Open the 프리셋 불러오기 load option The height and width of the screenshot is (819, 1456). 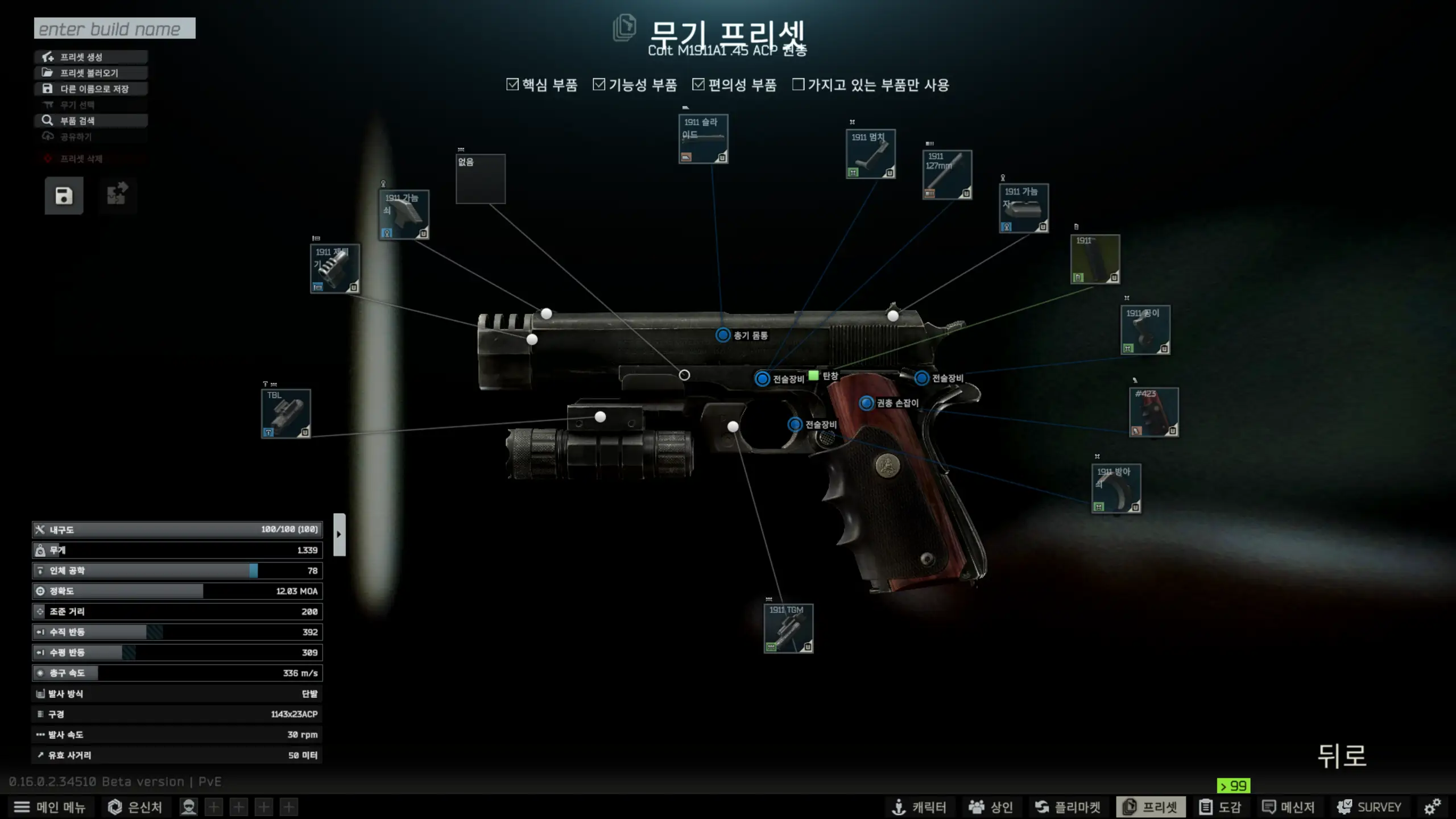point(91,73)
